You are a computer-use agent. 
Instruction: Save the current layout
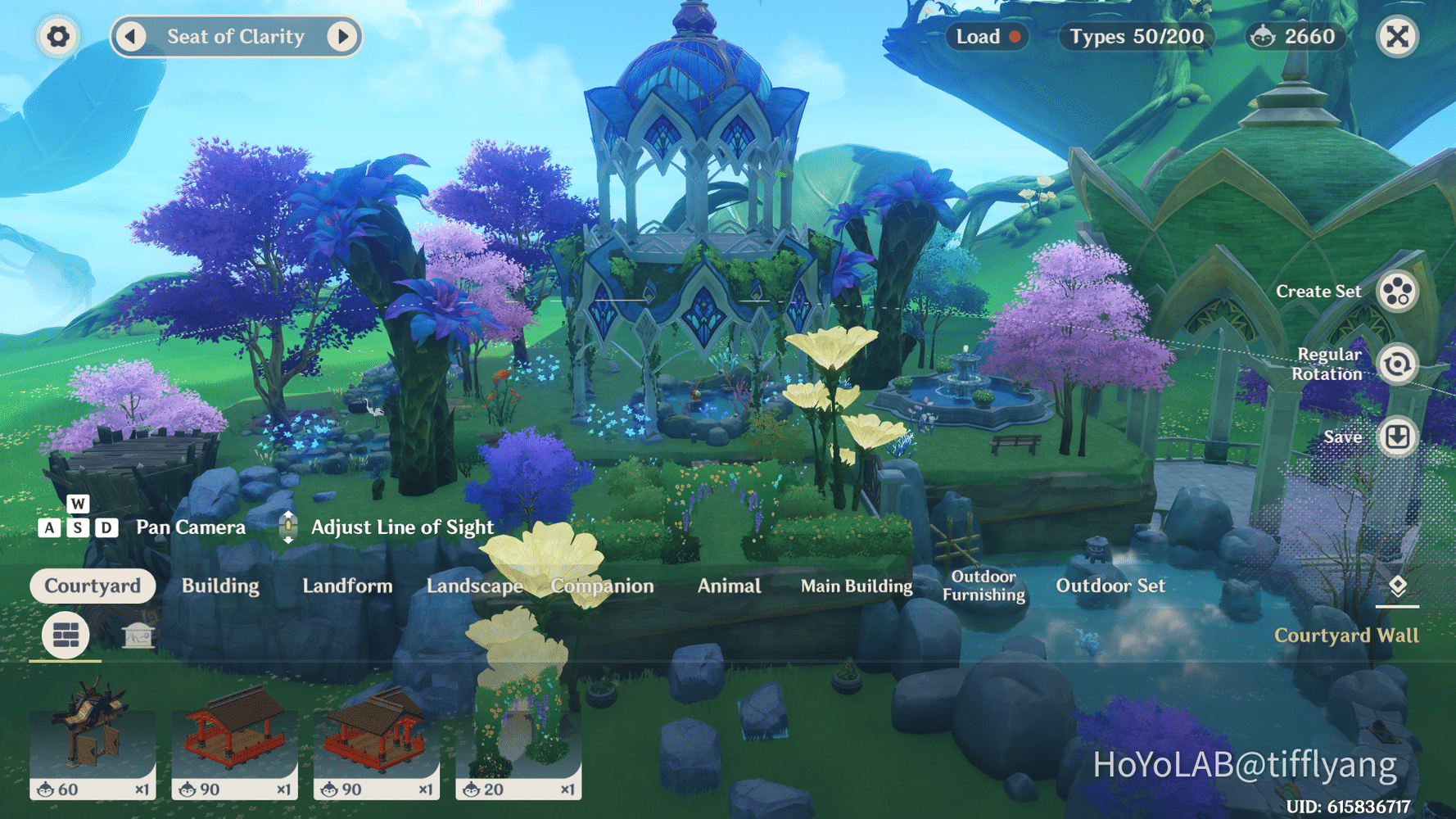pos(1396,437)
